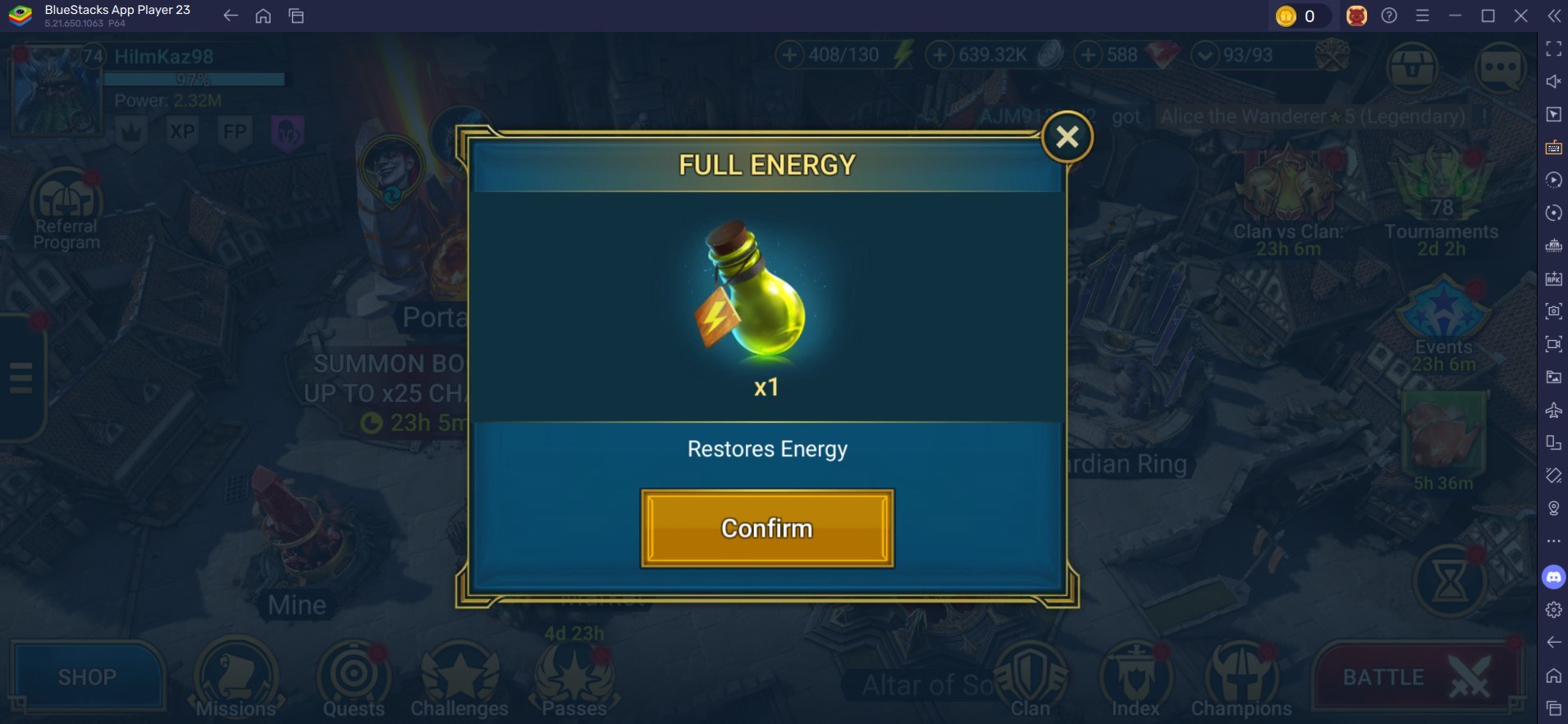Open the Quests menu
The width and height of the screenshot is (1568, 724).
pos(354,679)
